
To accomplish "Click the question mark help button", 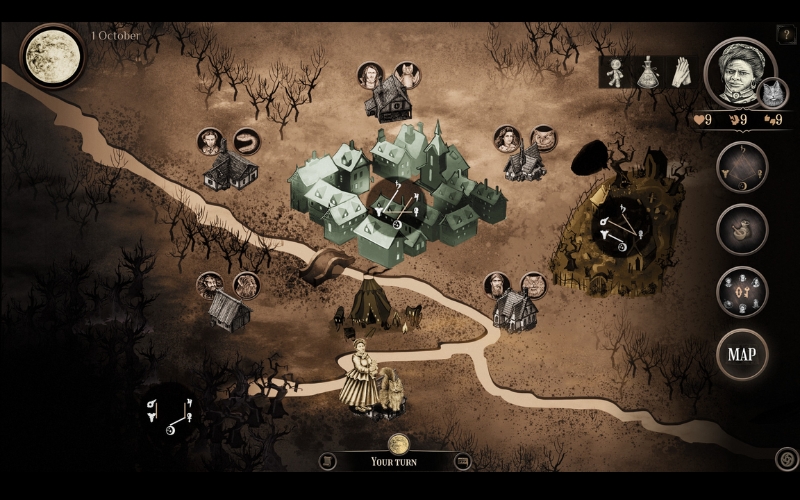I will click(785, 35).
